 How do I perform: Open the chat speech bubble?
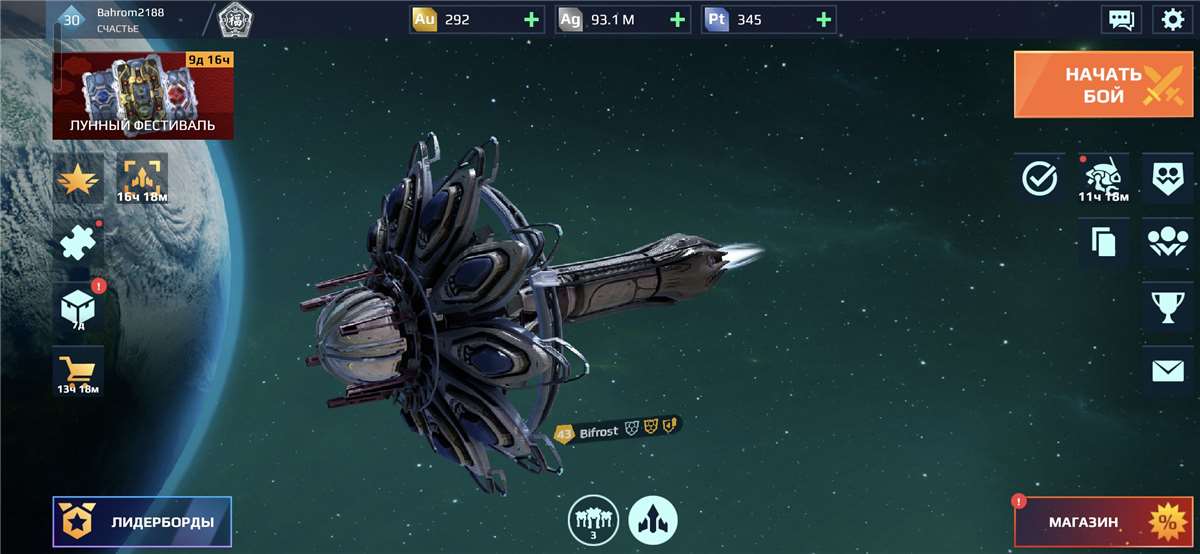1121,19
